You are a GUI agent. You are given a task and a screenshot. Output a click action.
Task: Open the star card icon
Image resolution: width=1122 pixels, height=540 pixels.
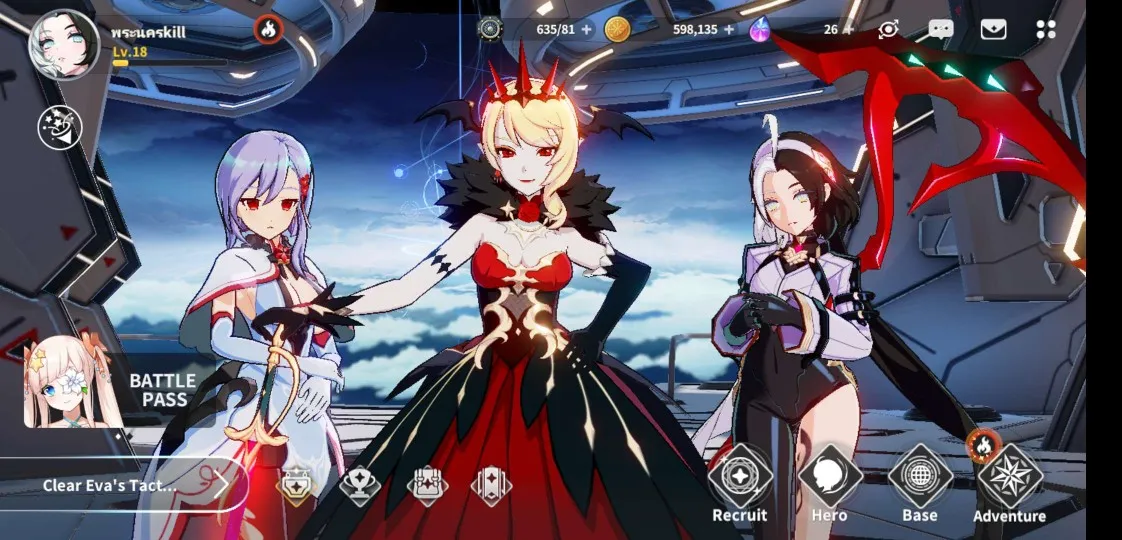492,486
